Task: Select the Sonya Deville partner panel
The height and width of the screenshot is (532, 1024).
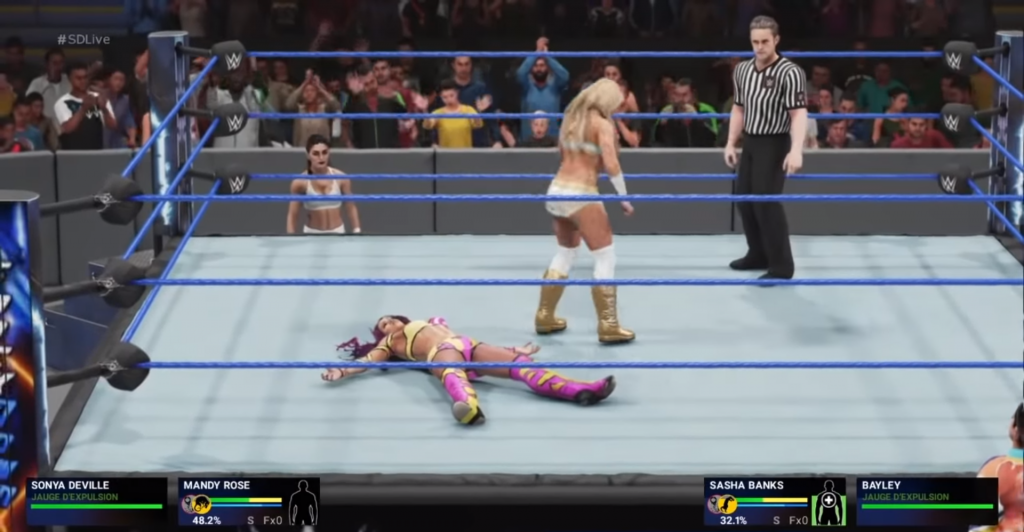Action: point(96,500)
